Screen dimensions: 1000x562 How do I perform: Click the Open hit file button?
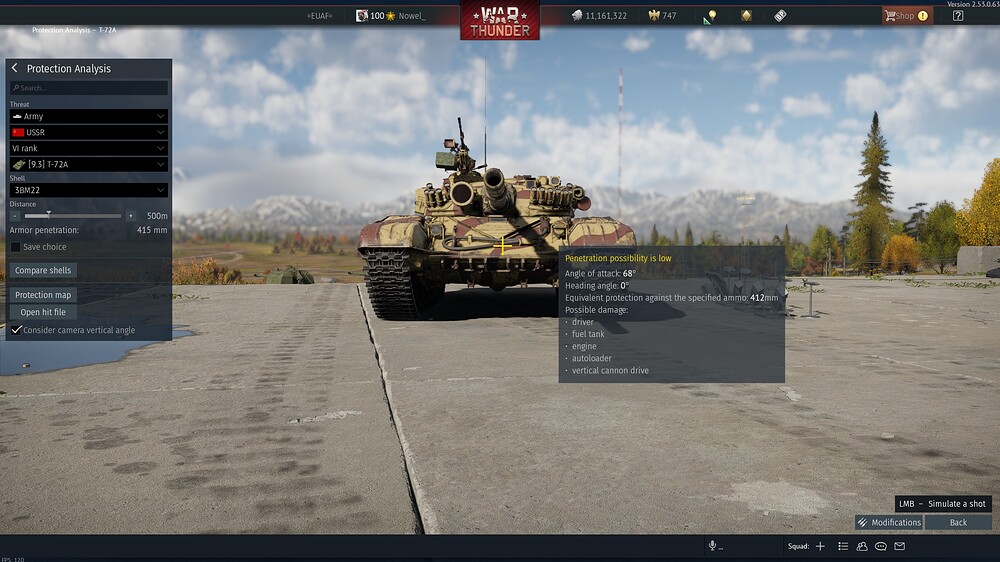click(x=43, y=312)
